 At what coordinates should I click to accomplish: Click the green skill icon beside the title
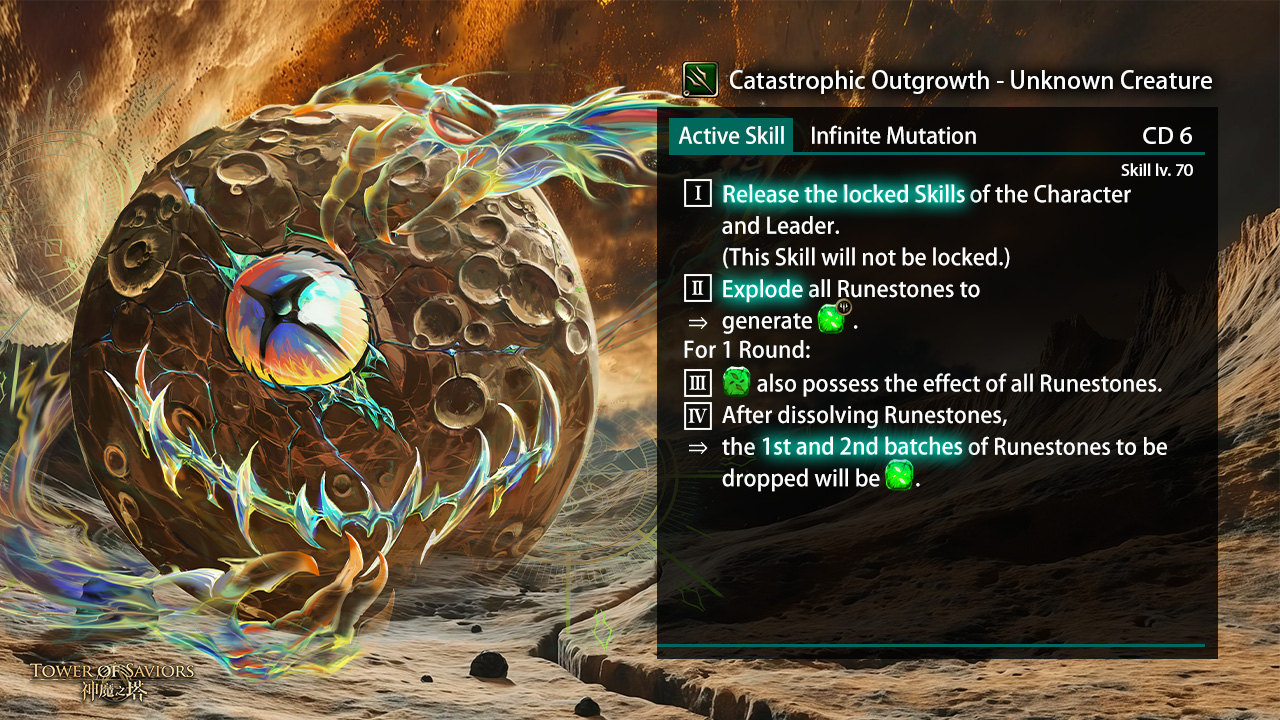point(700,80)
